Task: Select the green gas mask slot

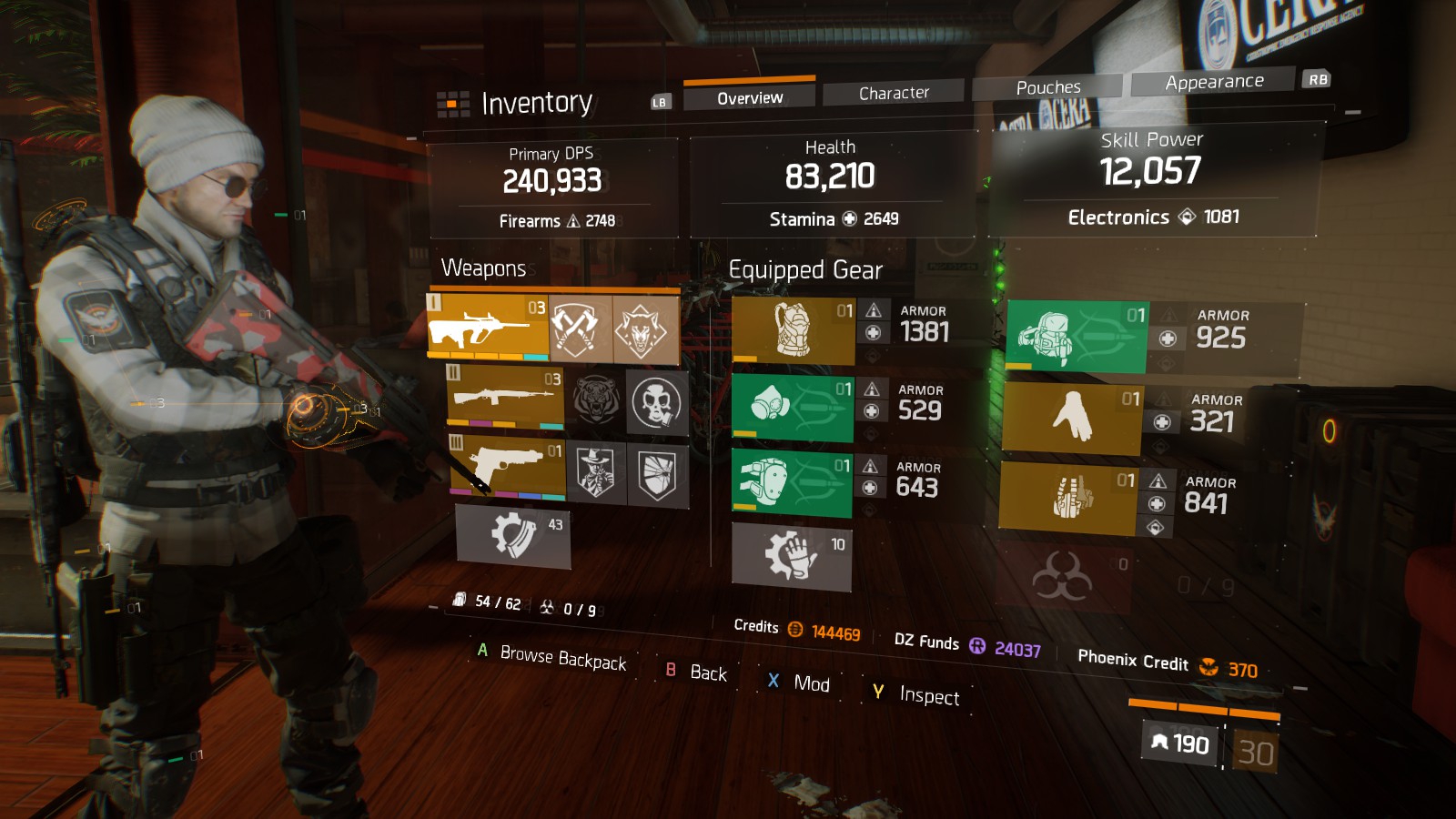Action: tap(793, 409)
